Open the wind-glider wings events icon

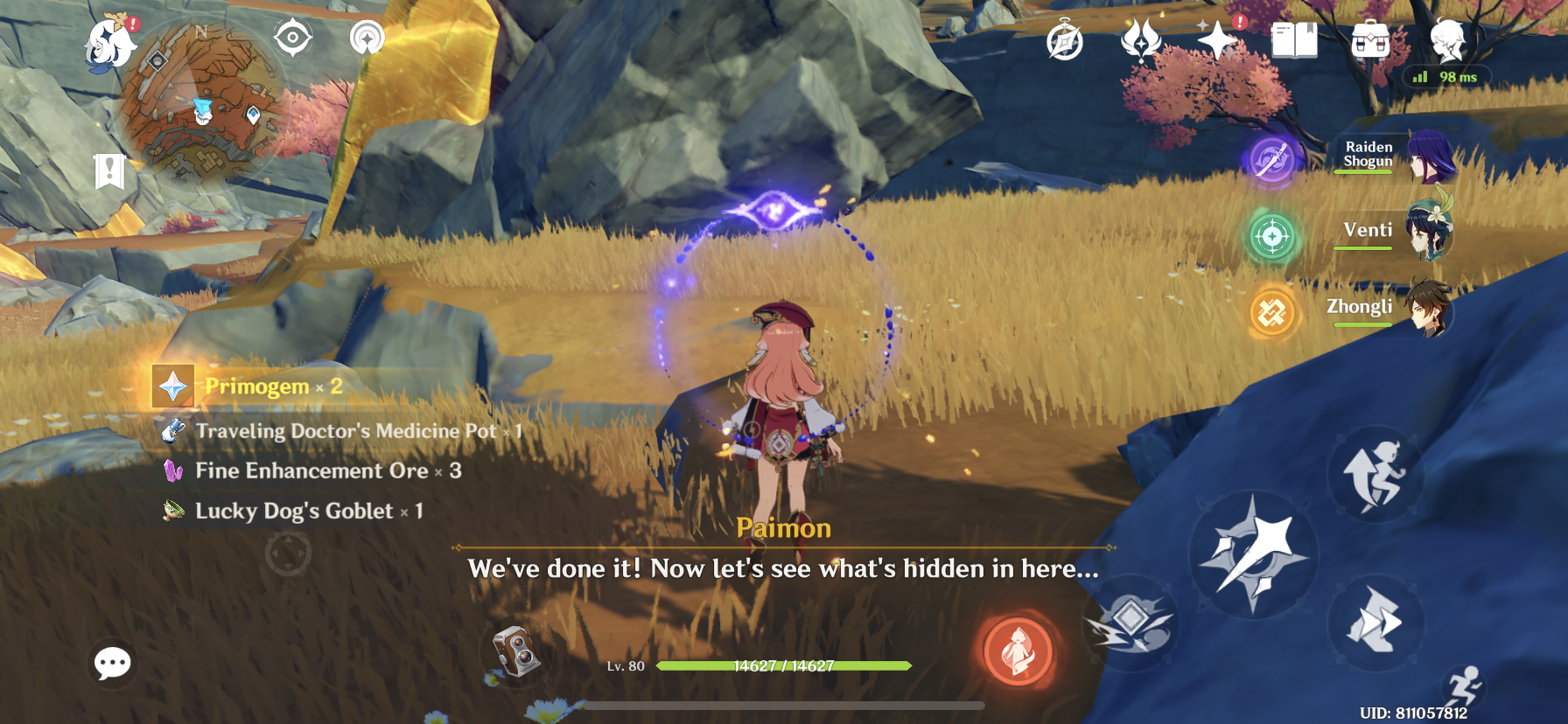(x=1141, y=40)
